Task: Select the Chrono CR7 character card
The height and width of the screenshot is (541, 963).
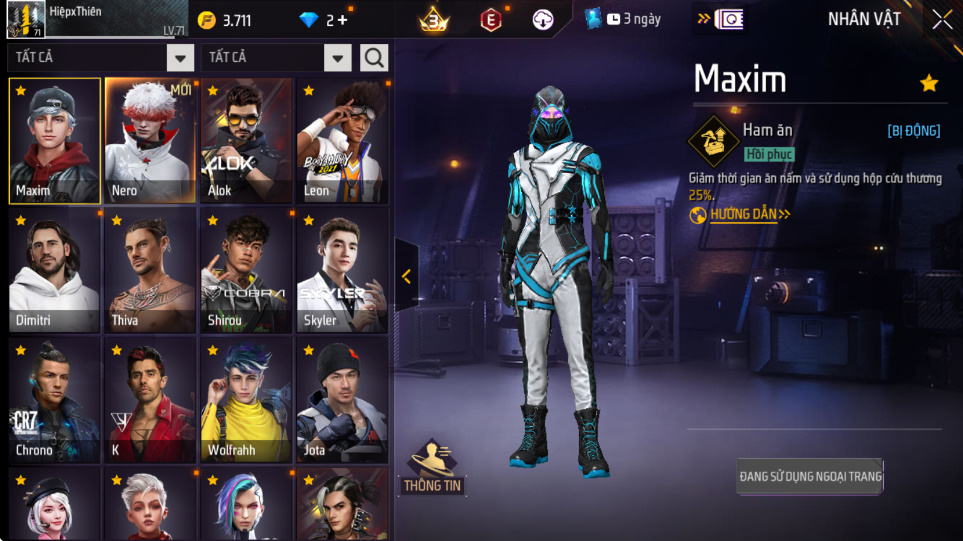Action: (54, 400)
